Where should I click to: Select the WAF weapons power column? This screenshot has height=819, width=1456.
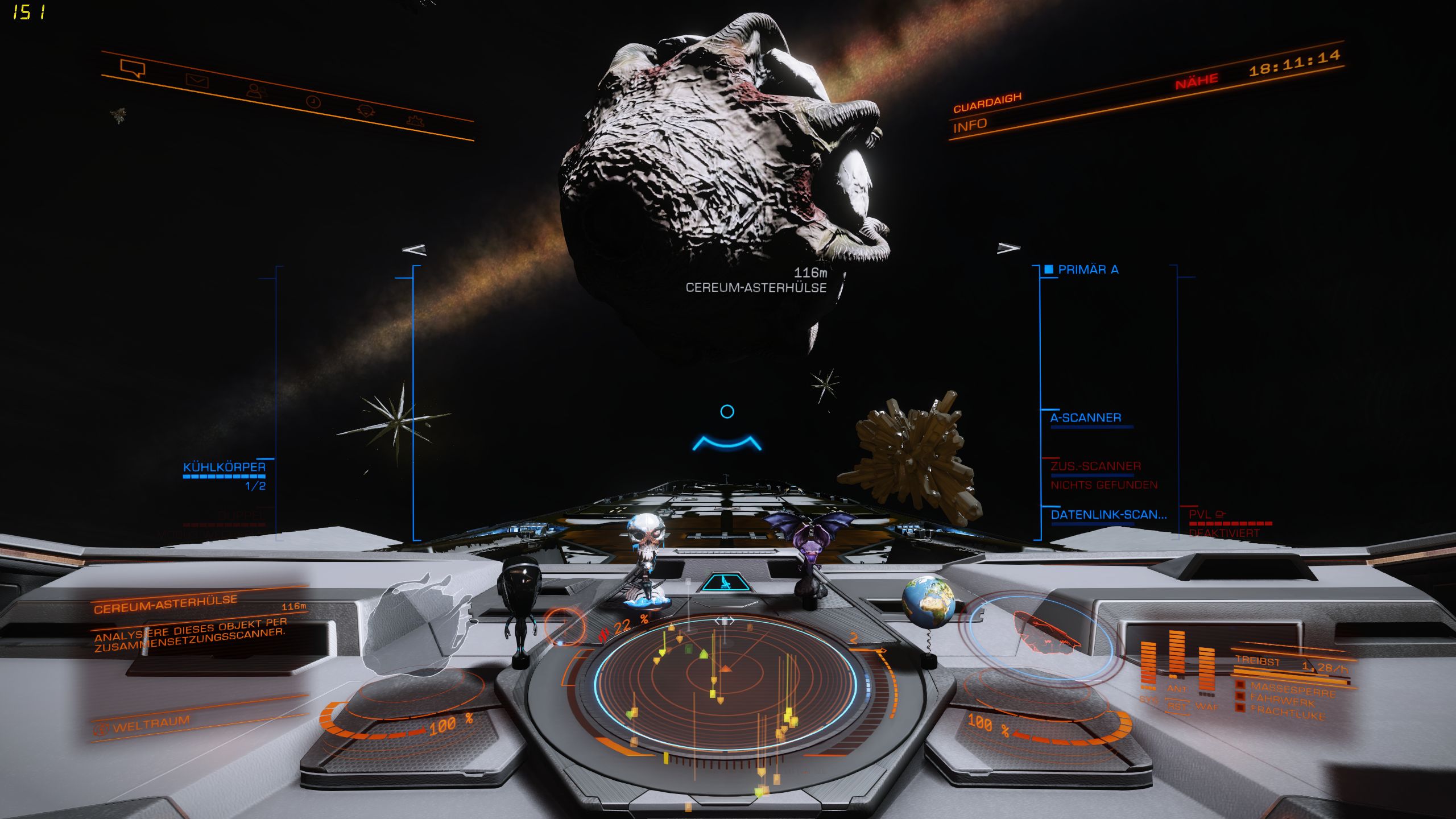[x=1206, y=671]
